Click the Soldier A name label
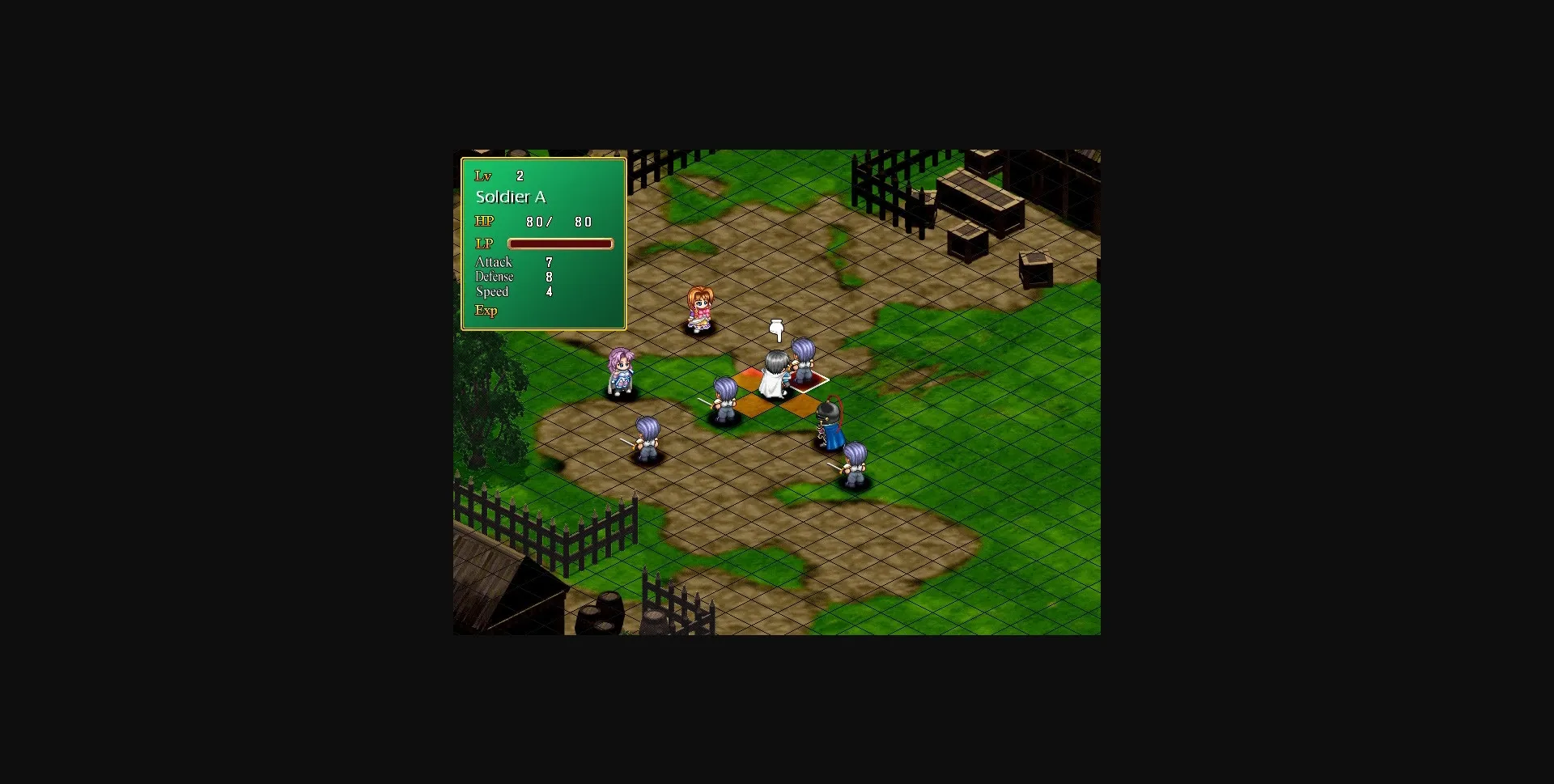 510,197
